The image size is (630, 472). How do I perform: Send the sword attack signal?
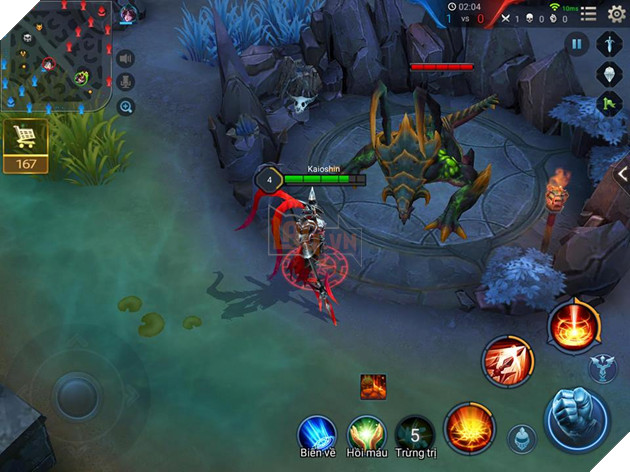(x=608, y=43)
